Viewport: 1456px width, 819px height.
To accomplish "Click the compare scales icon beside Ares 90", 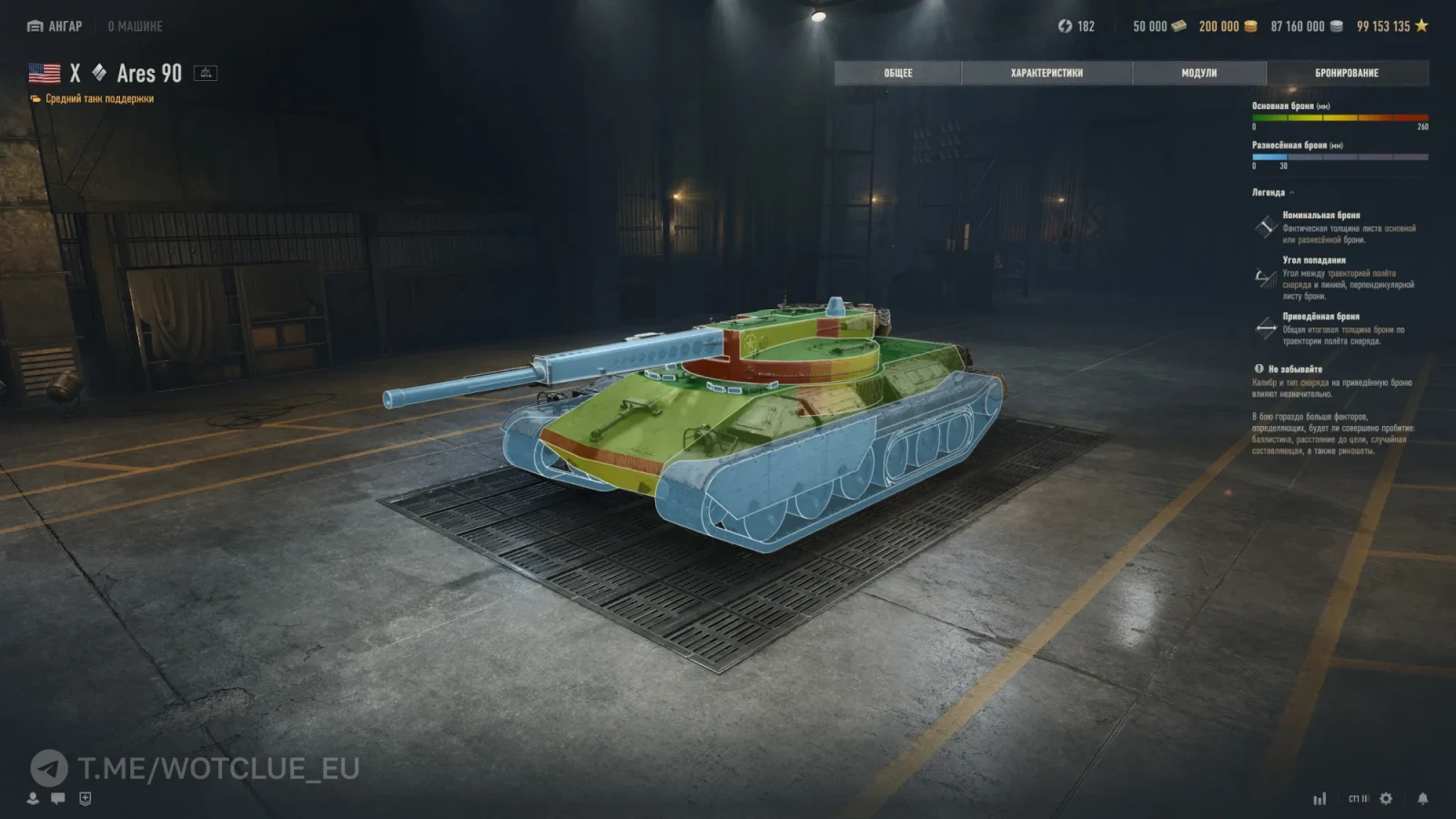I will pyautogui.click(x=206, y=73).
